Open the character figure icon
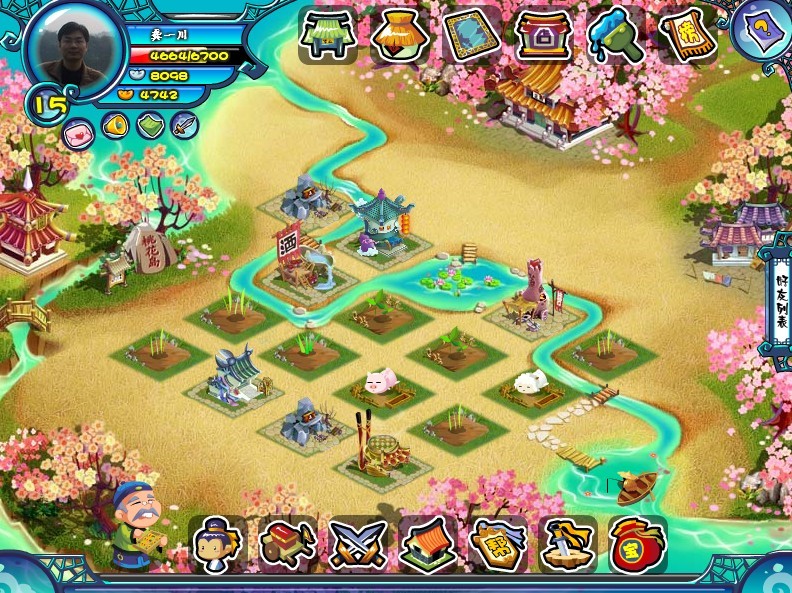The height and width of the screenshot is (593, 792). click(218, 544)
